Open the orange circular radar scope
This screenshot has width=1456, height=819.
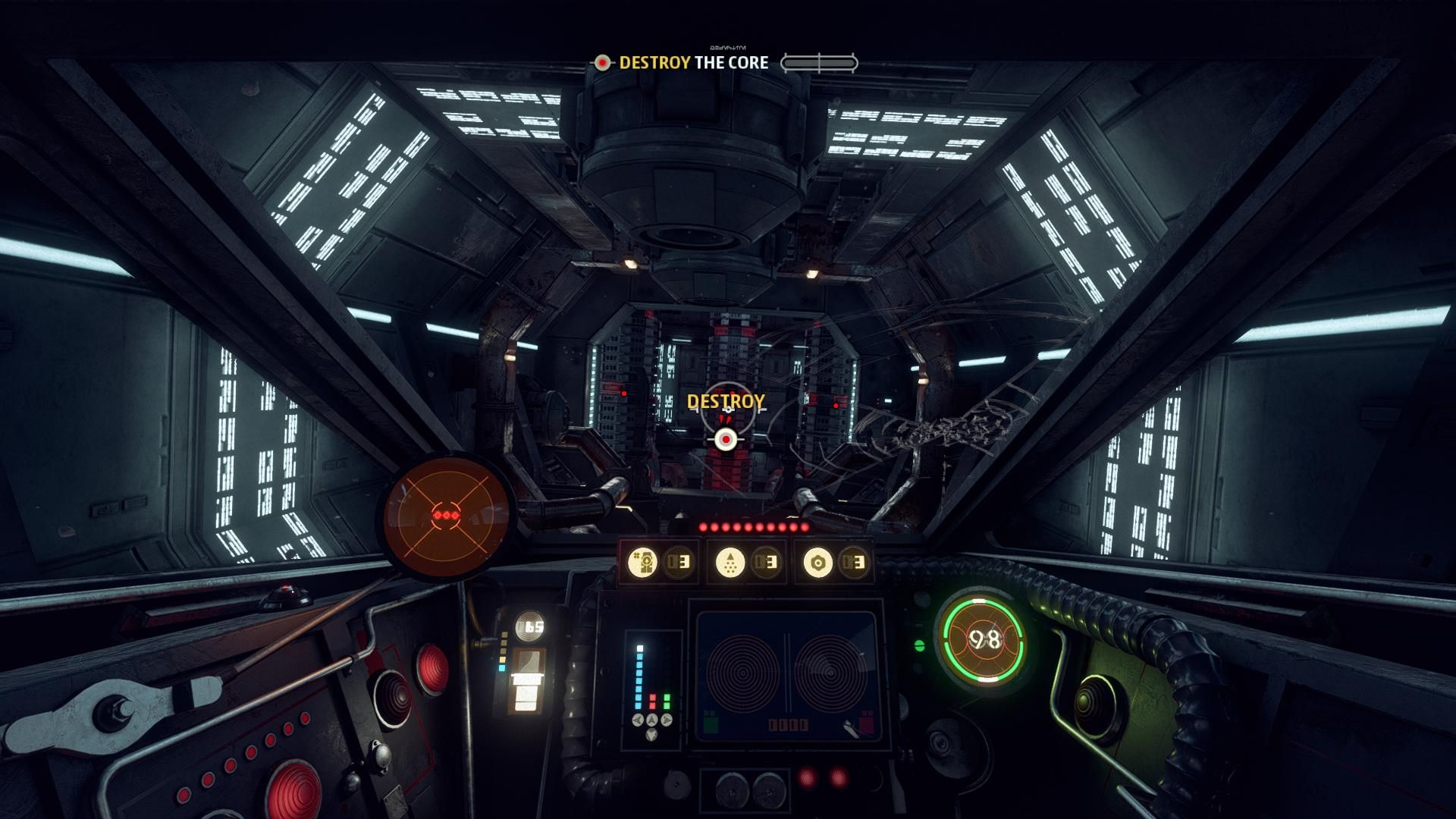444,516
